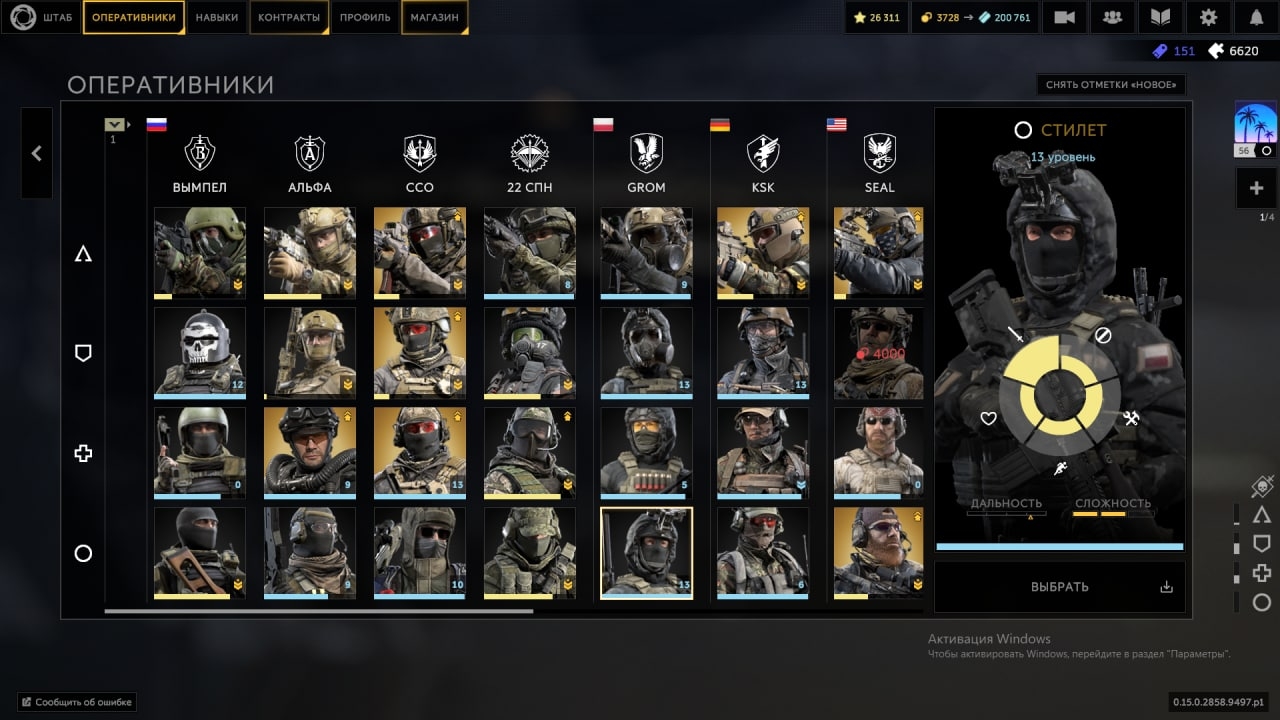The width and height of the screenshot is (1280, 720).
Task: Switch to the Навыки tab
Action: (x=217, y=17)
